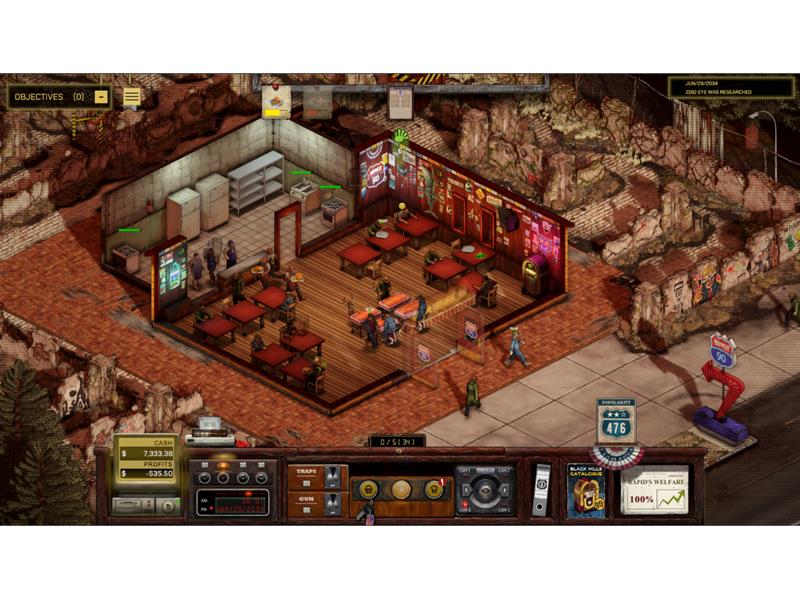Image resolution: width=800 pixels, height=600 pixels.
Task: Click the leftmost gold coin button
Action: 368,489
